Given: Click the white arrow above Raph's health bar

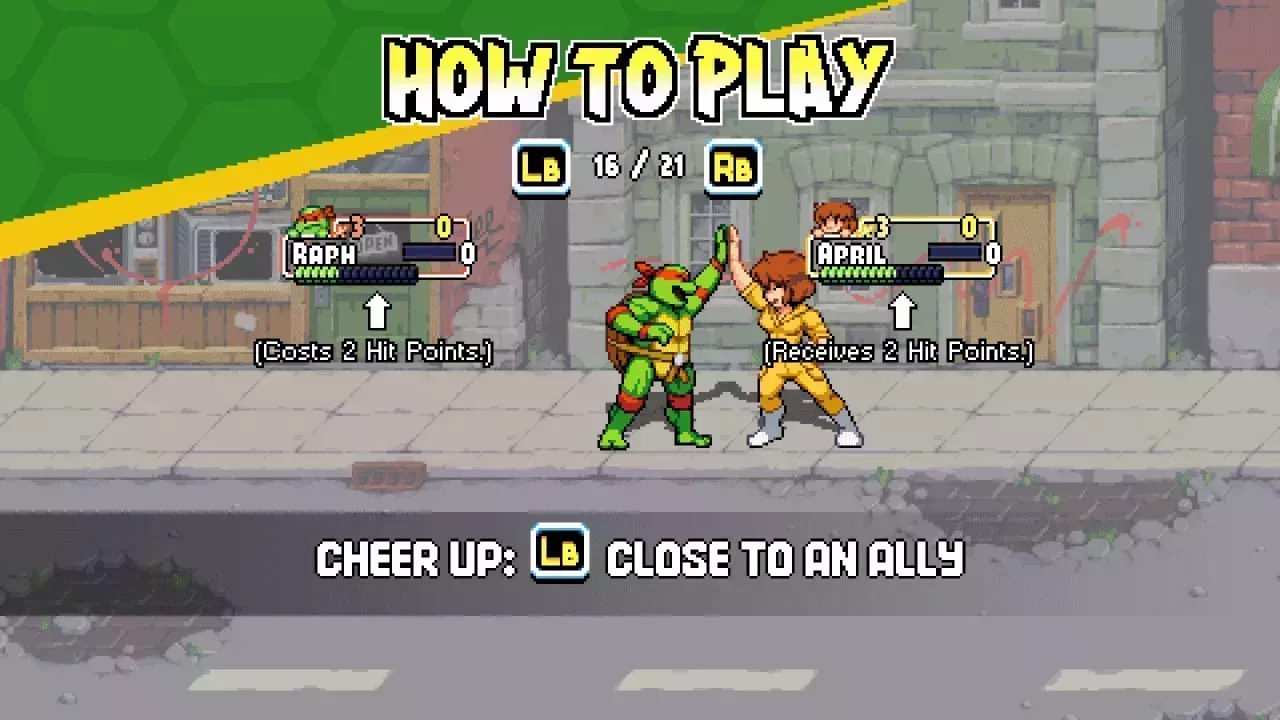Looking at the screenshot, I should [x=377, y=312].
